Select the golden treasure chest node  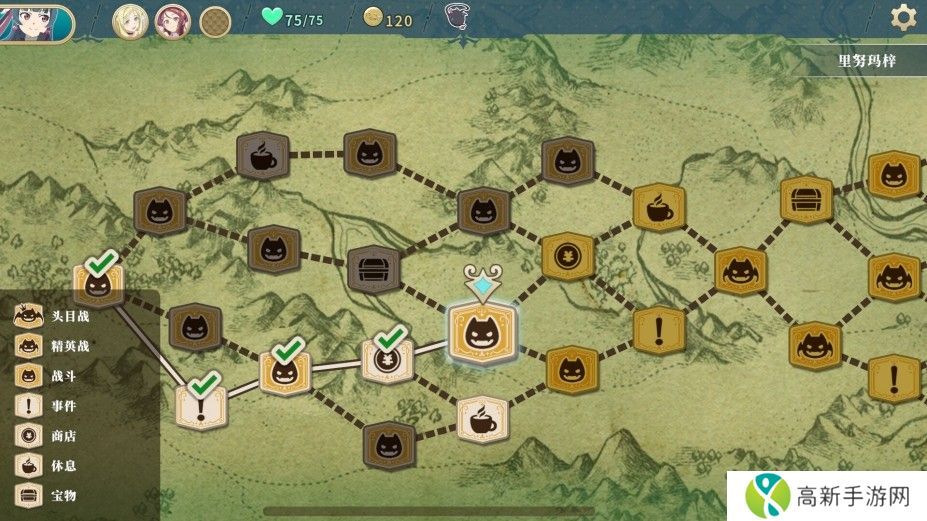pyautogui.click(x=806, y=199)
